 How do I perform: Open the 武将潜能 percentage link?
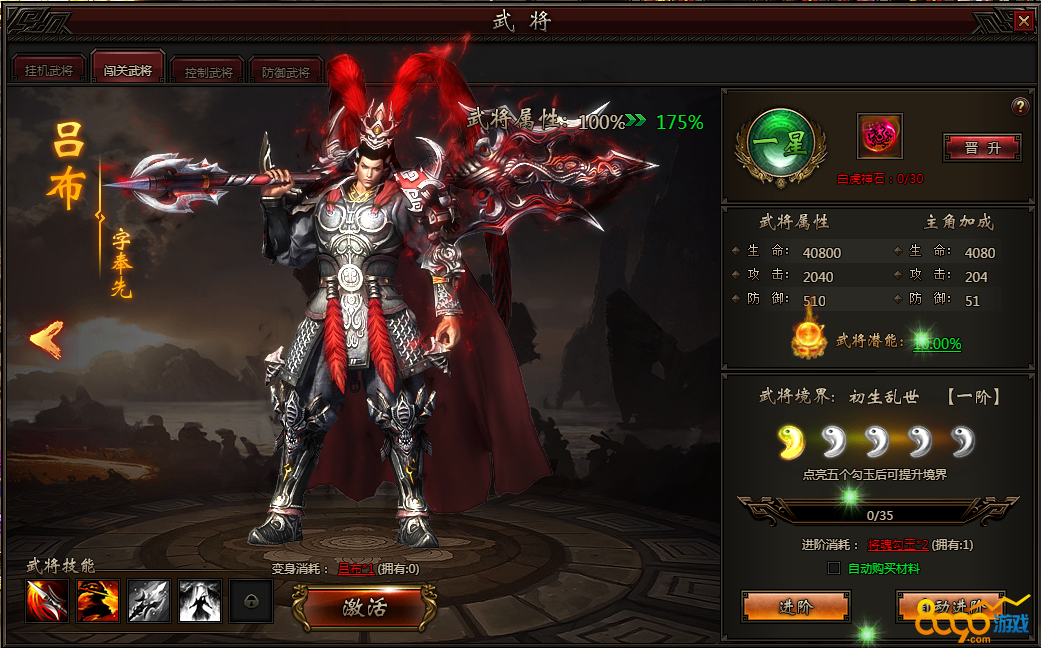[938, 343]
